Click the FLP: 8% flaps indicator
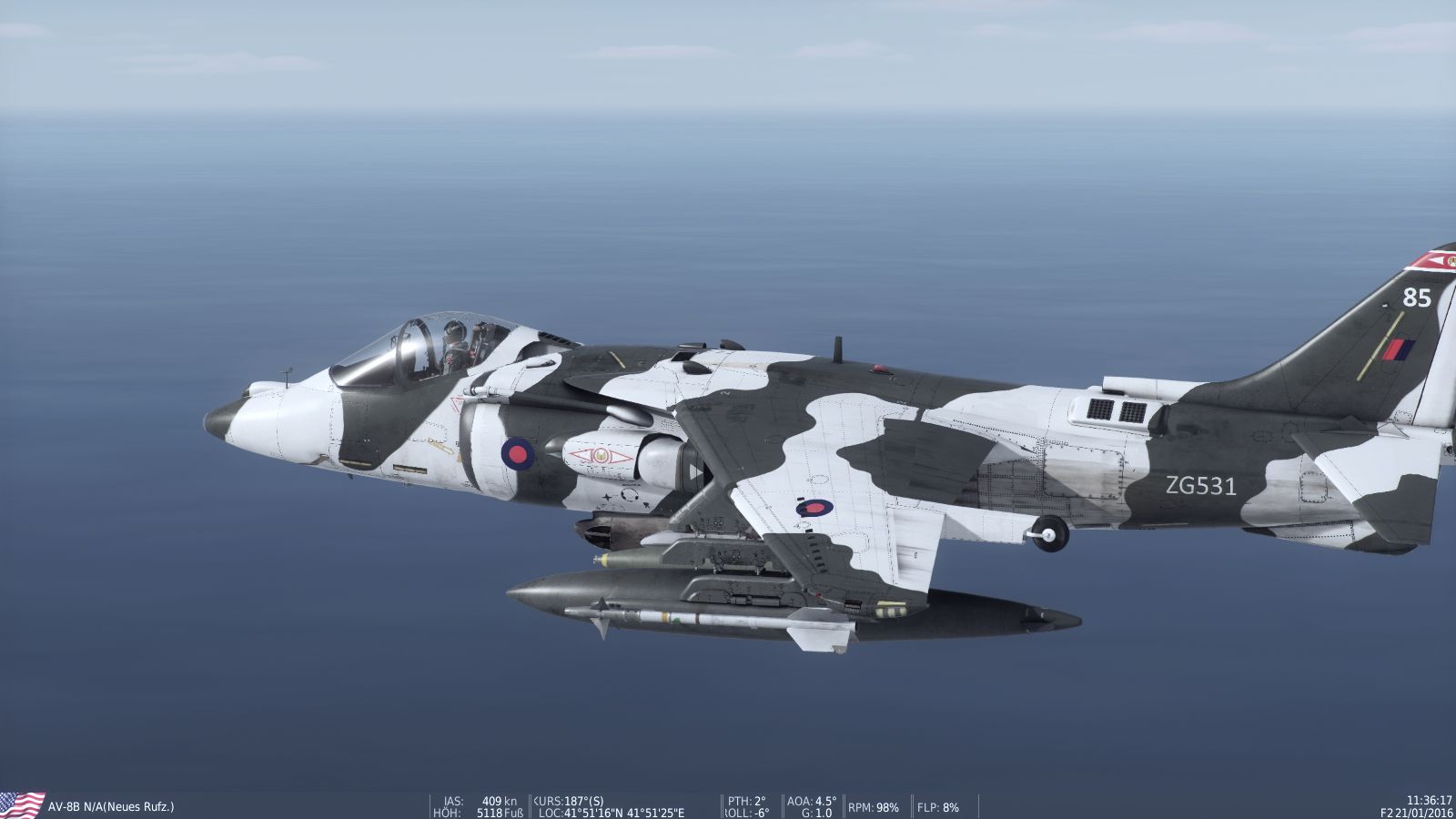The height and width of the screenshot is (819, 1456). click(x=937, y=804)
